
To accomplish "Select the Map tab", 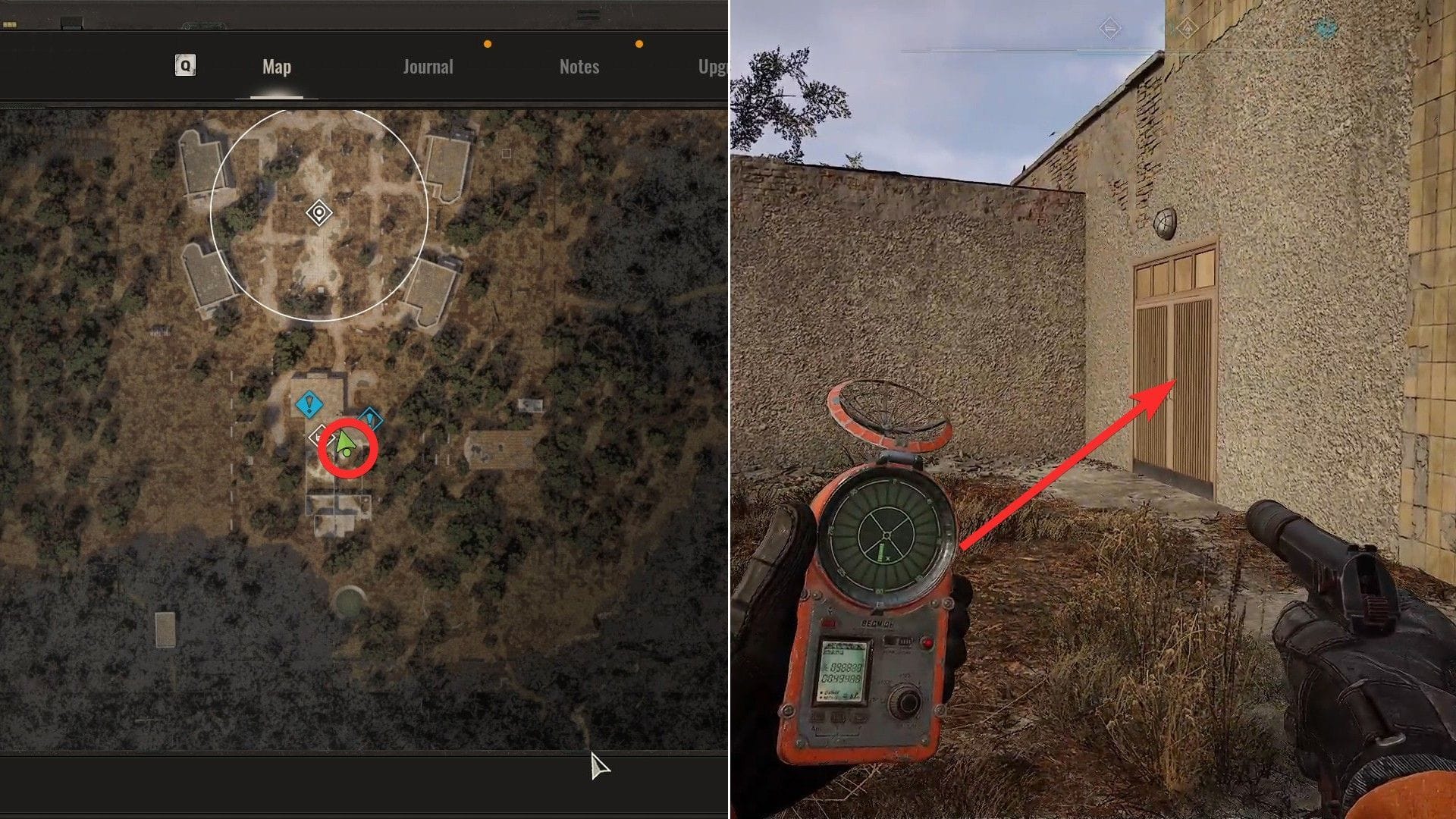I will (x=275, y=66).
